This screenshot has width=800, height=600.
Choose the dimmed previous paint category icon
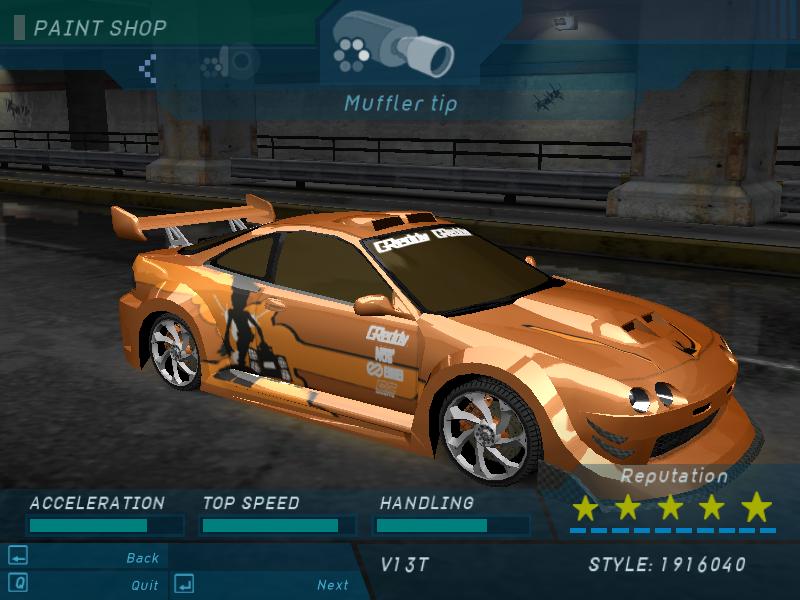pyautogui.click(x=227, y=64)
